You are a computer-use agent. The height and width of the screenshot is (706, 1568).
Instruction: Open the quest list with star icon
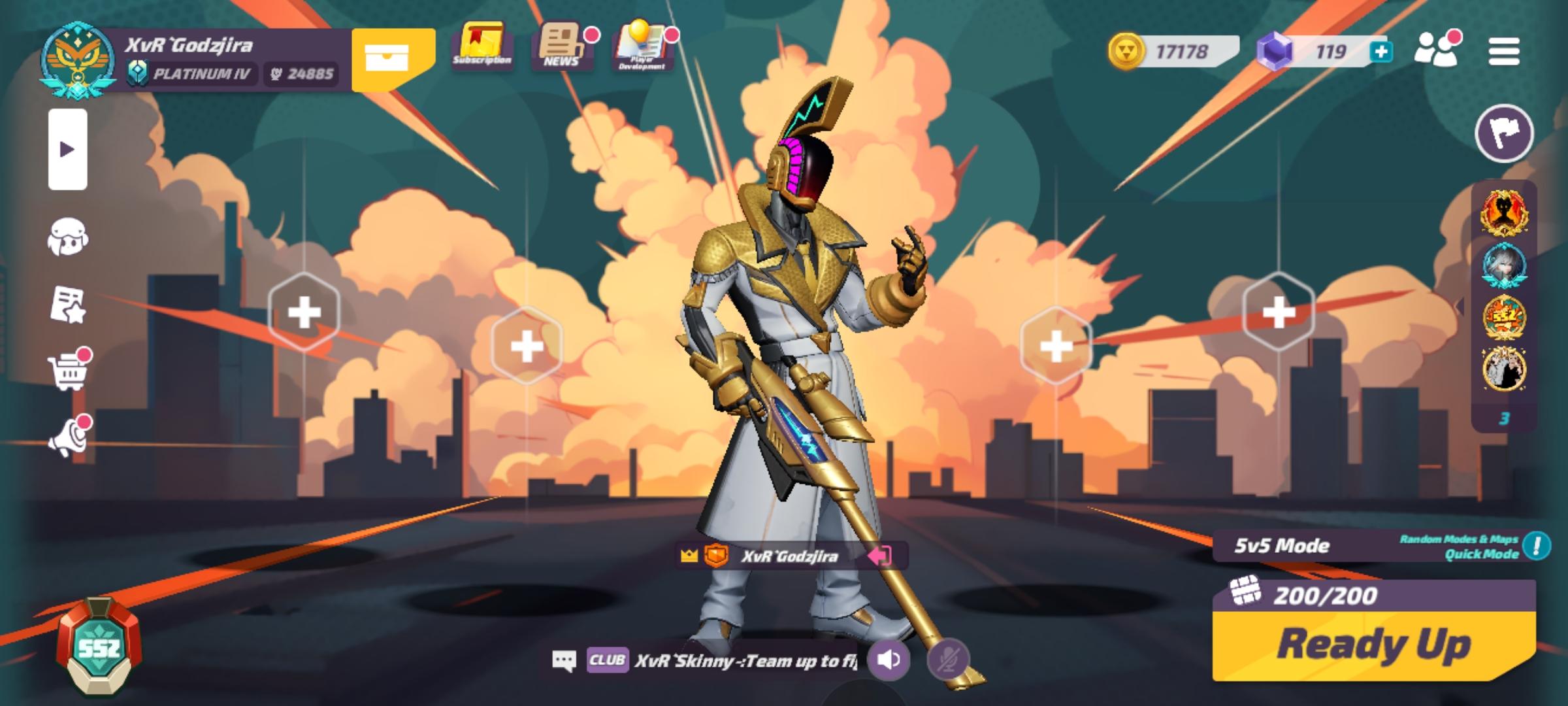(x=67, y=305)
